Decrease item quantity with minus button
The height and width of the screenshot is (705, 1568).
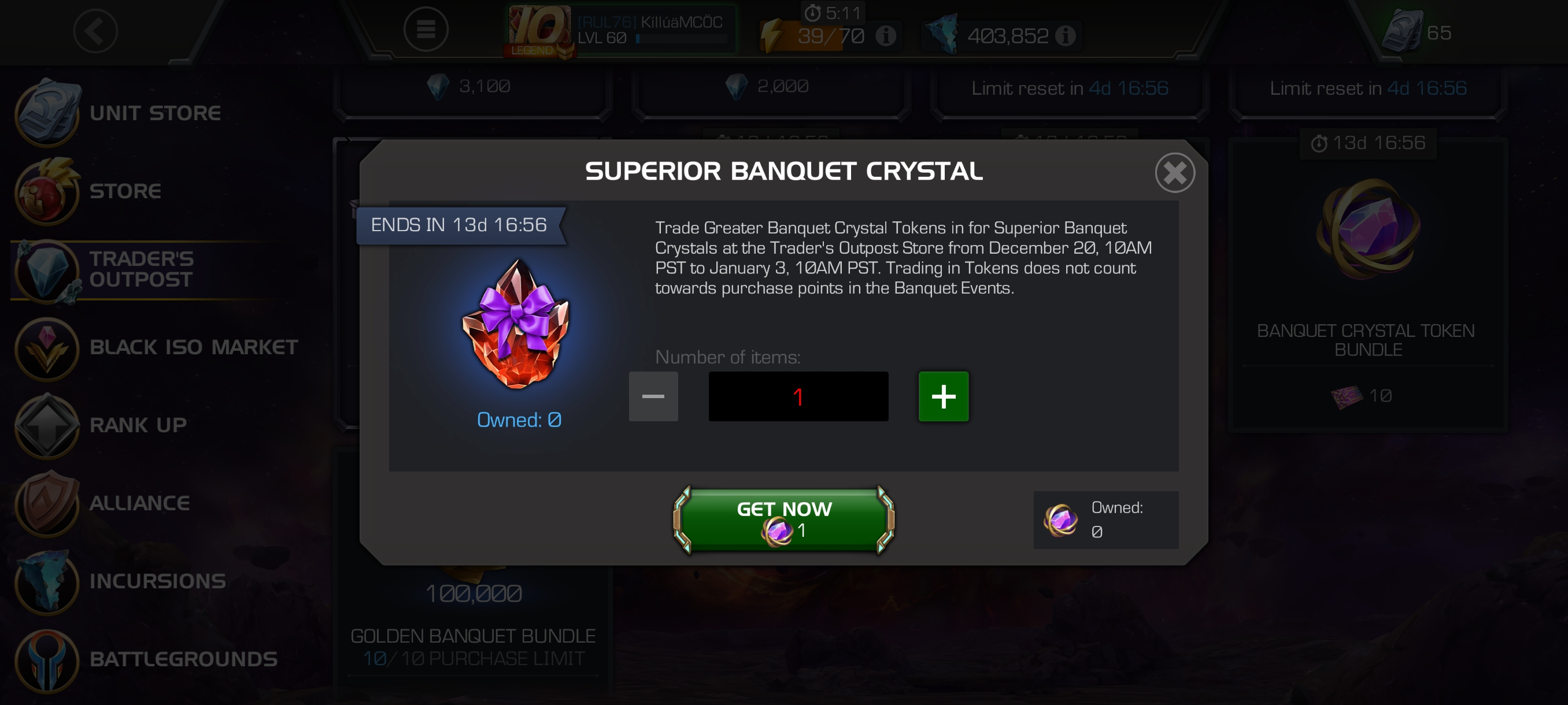pos(653,396)
